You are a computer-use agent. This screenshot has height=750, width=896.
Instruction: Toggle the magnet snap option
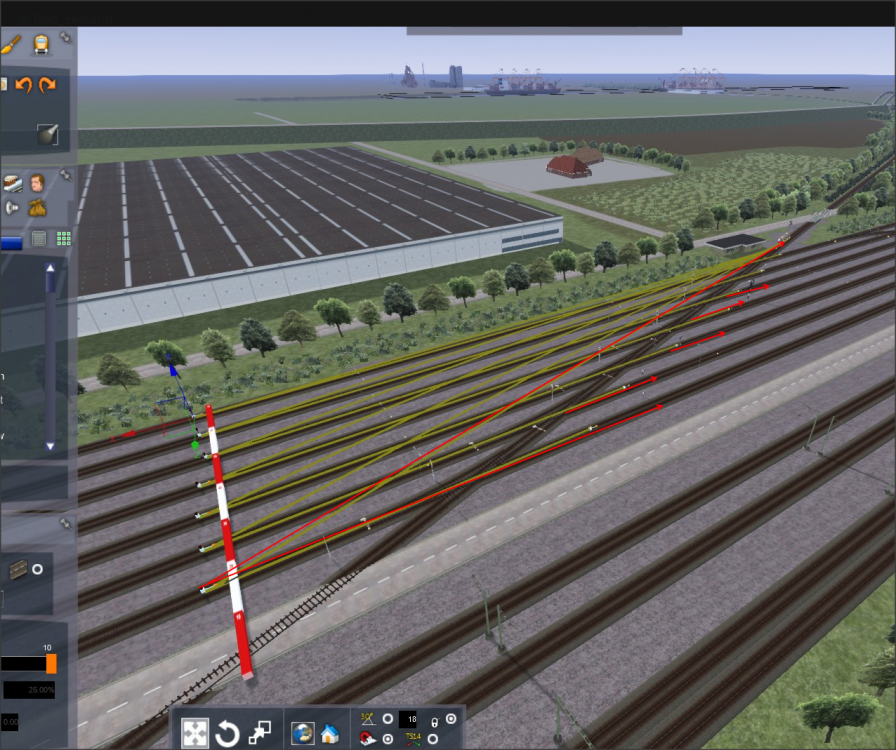[388, 739]
